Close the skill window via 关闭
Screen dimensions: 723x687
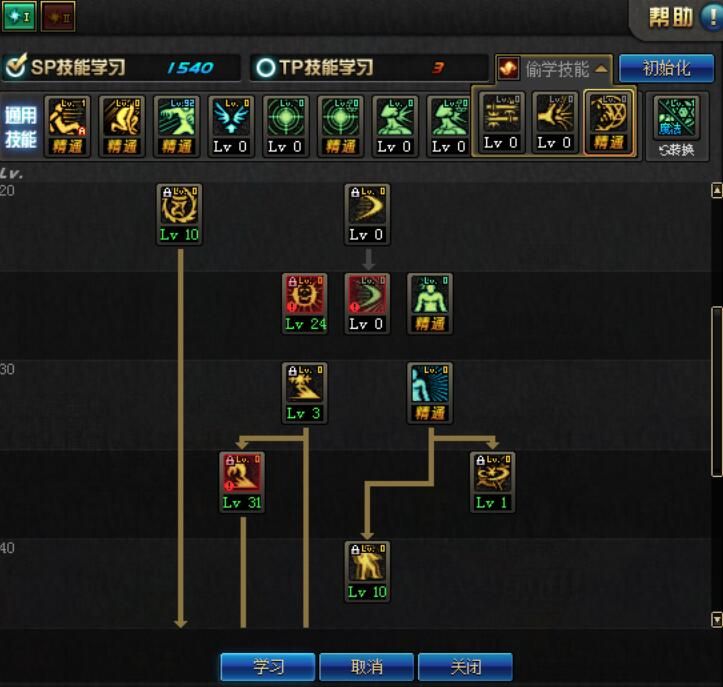(x=465, y=667)
